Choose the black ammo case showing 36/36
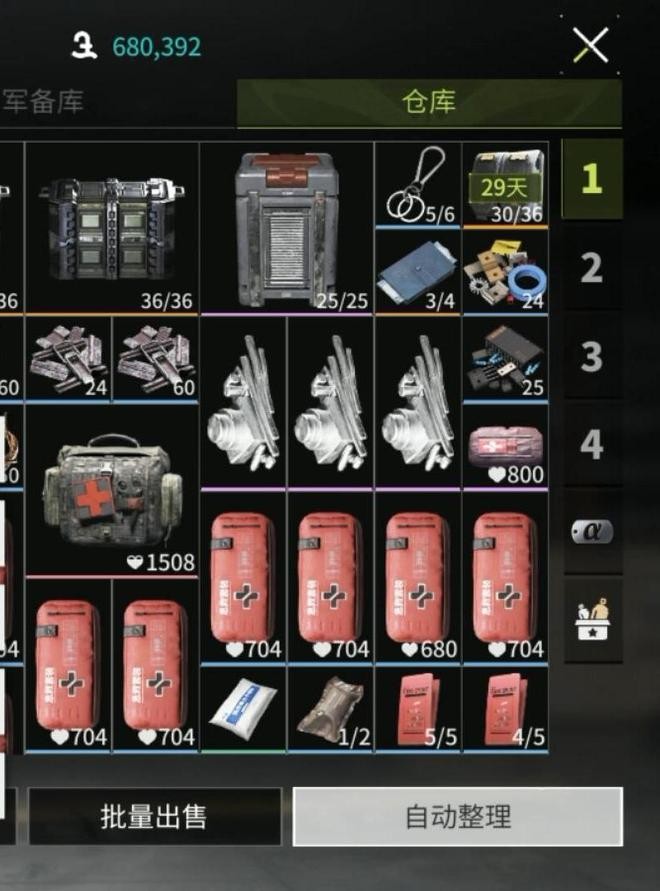660x891 pixels. [111, 228]
